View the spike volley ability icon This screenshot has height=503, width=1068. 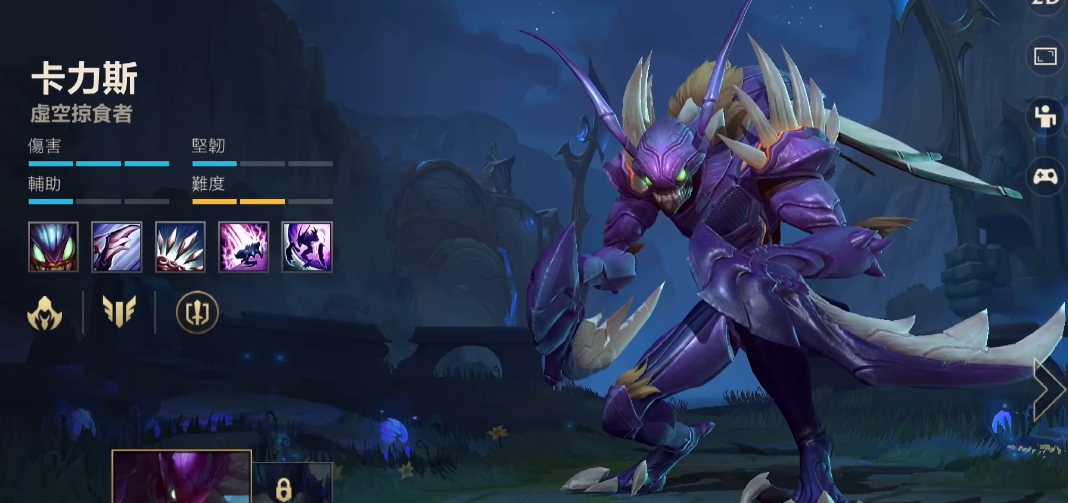tap(180, 246)
